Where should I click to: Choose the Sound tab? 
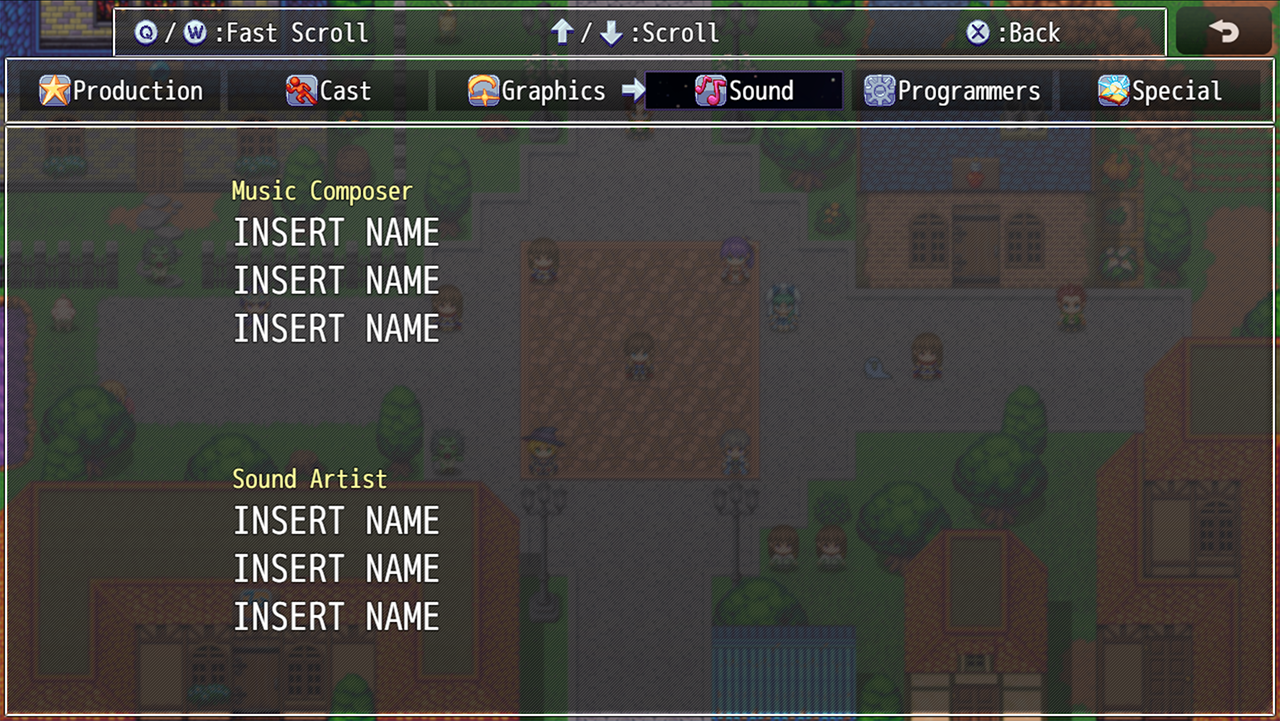coord(744,91)
